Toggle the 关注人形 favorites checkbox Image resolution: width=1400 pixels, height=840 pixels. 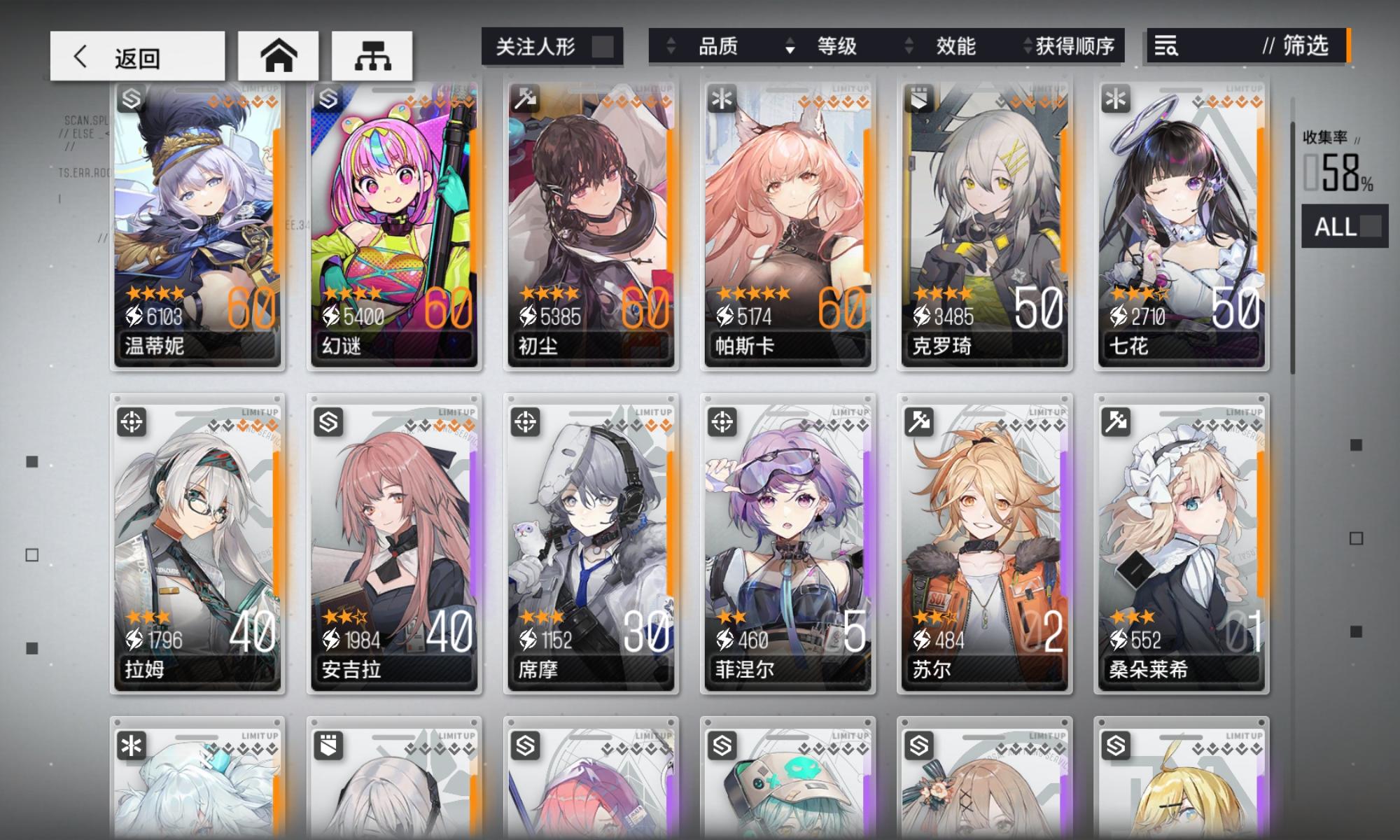click(604, 44)
